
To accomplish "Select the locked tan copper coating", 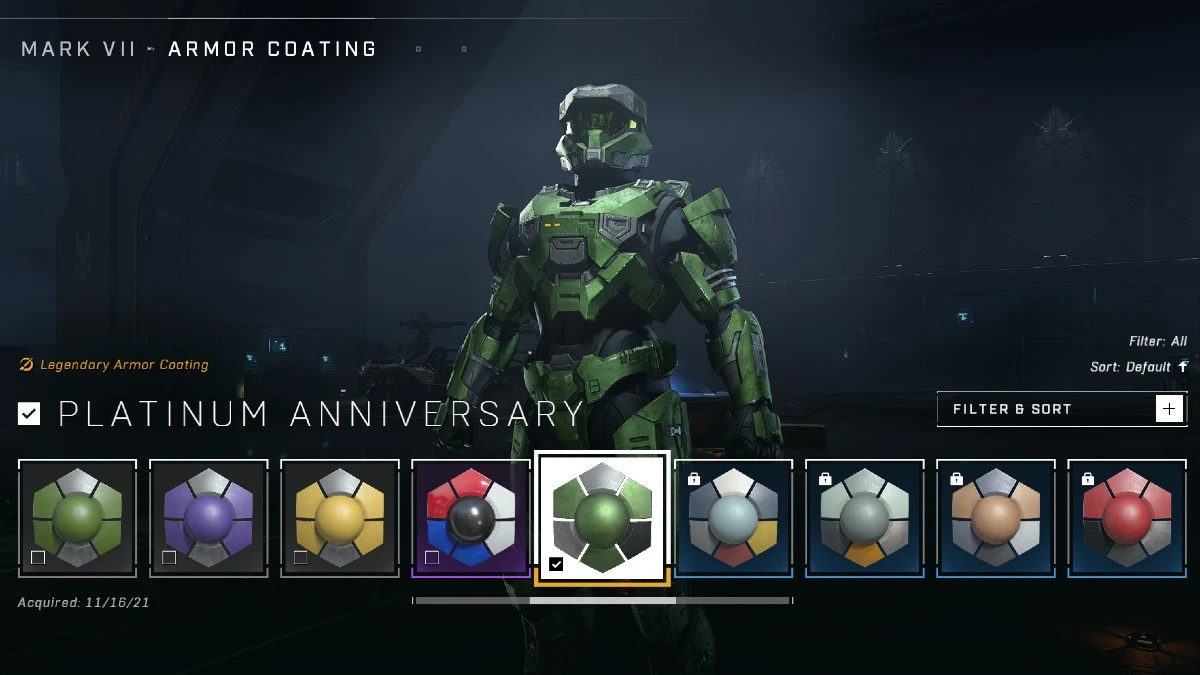I will click(x=996, y=518).
